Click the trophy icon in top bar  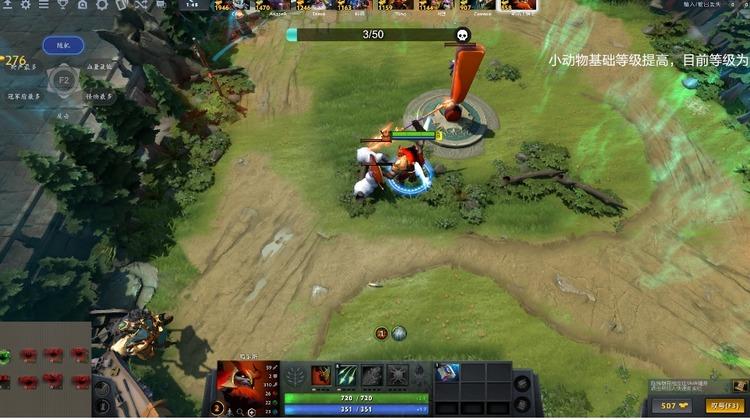click(61, 6)
